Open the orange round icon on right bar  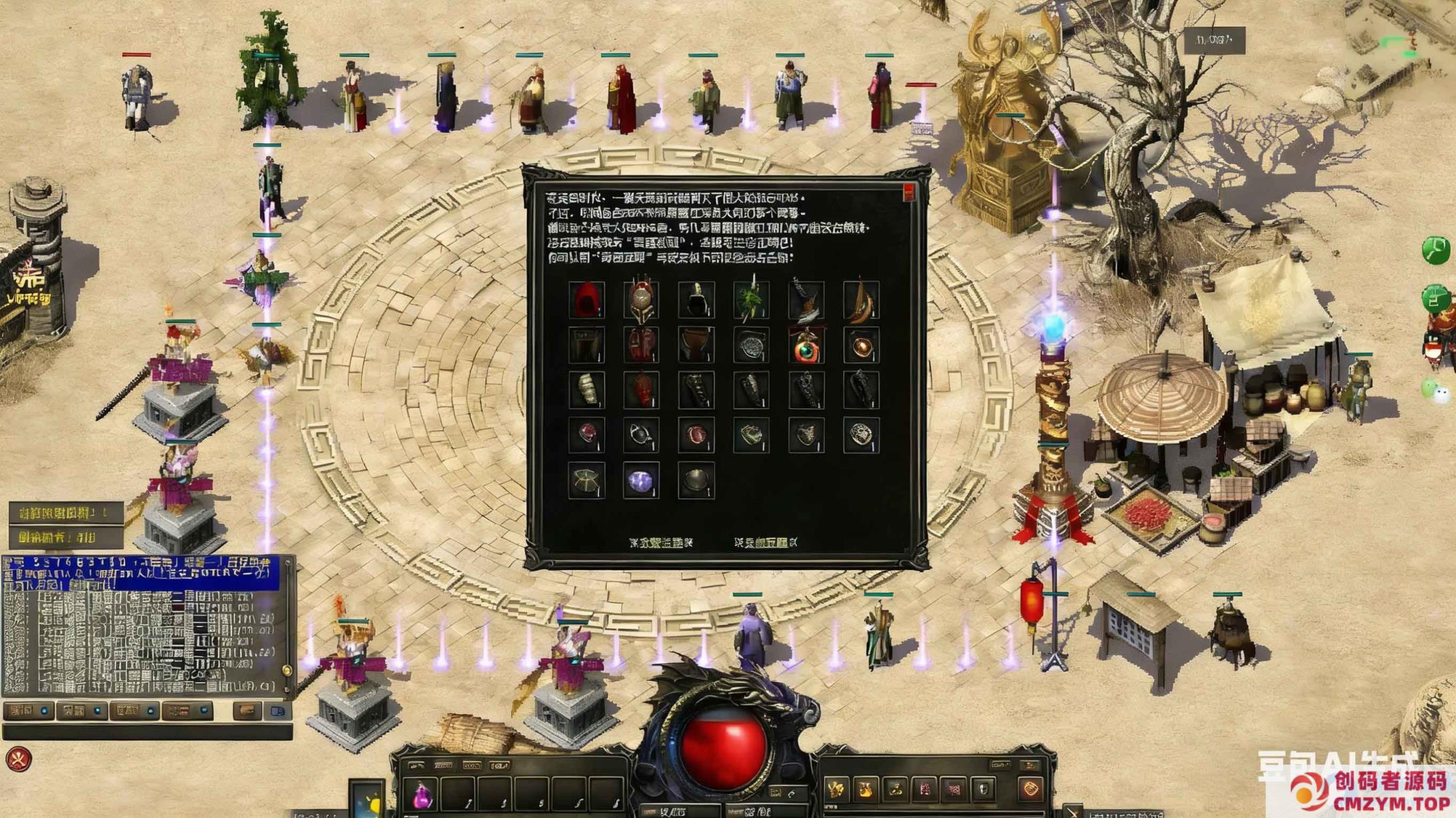pyautogui.click(x=1030, y=789)
